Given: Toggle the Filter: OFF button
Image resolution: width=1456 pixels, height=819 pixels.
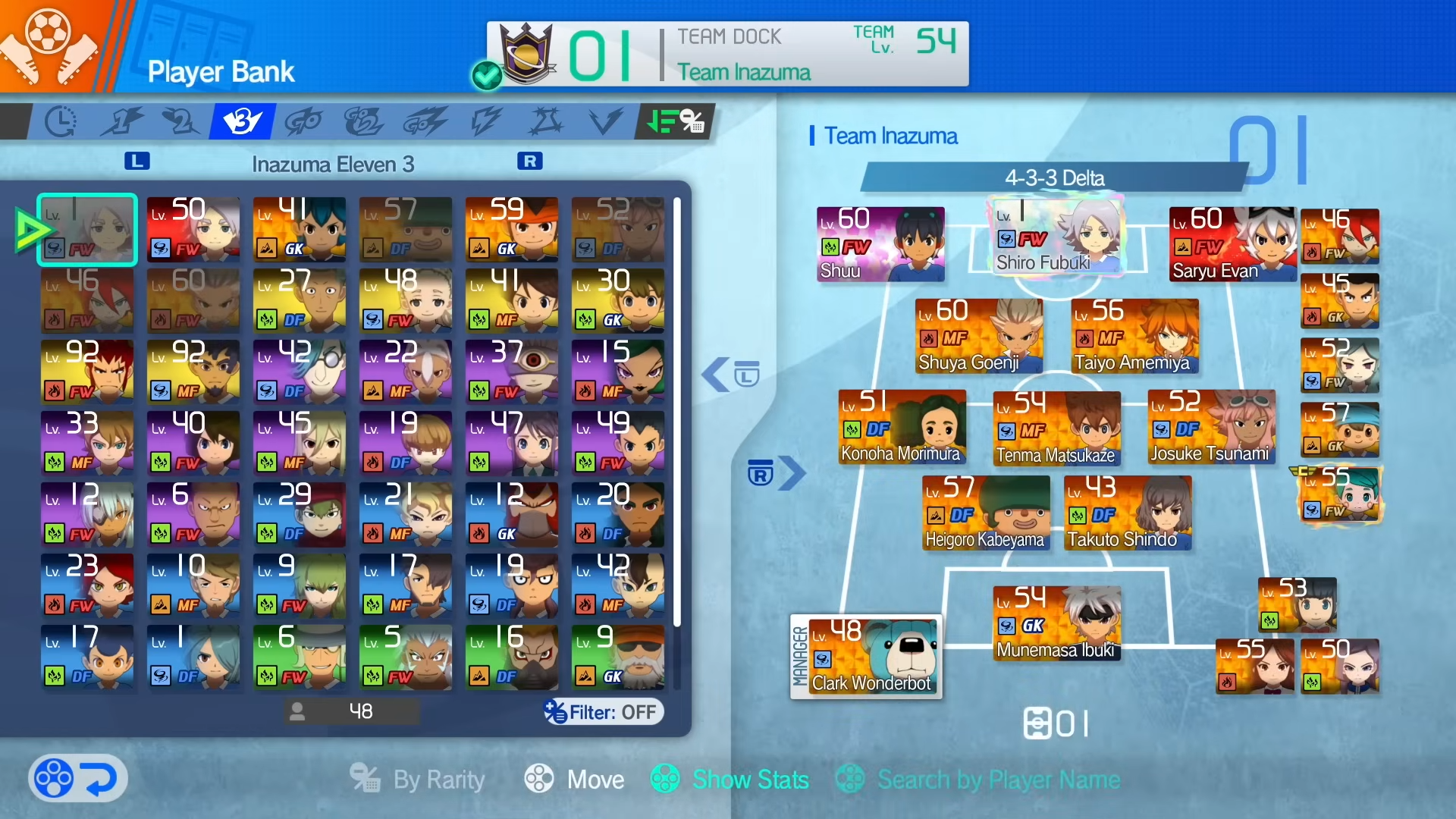Looking at the screenshot, I should tap(603, 712).
